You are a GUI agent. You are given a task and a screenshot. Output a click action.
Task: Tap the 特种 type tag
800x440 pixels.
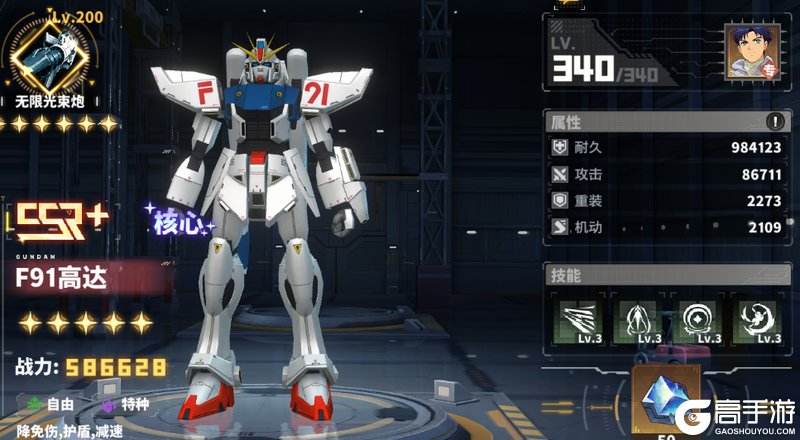[126, 404]
